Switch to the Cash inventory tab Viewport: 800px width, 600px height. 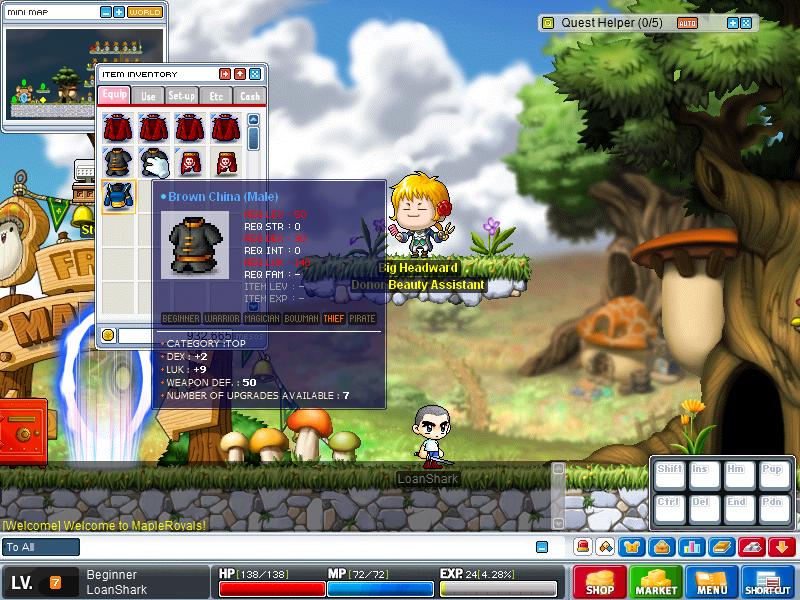pos(249,96)
